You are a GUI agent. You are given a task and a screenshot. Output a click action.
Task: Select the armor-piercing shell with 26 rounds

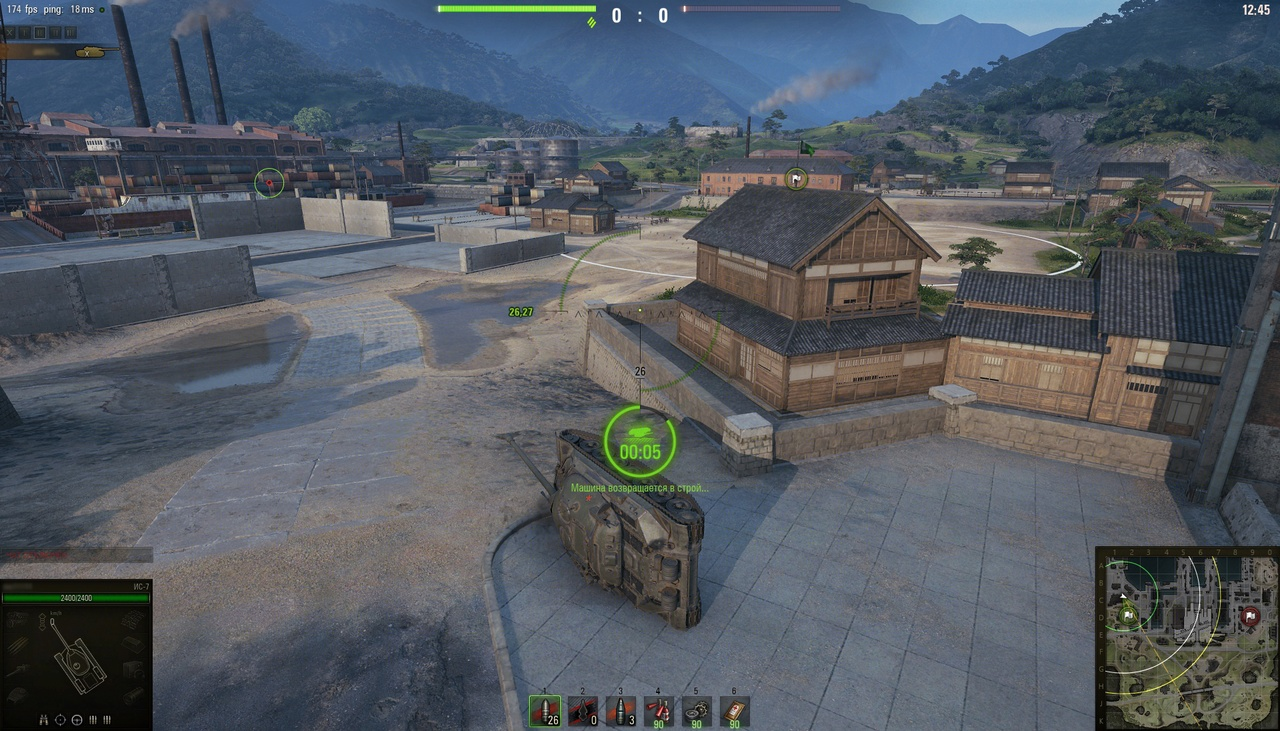coord(545,710)
